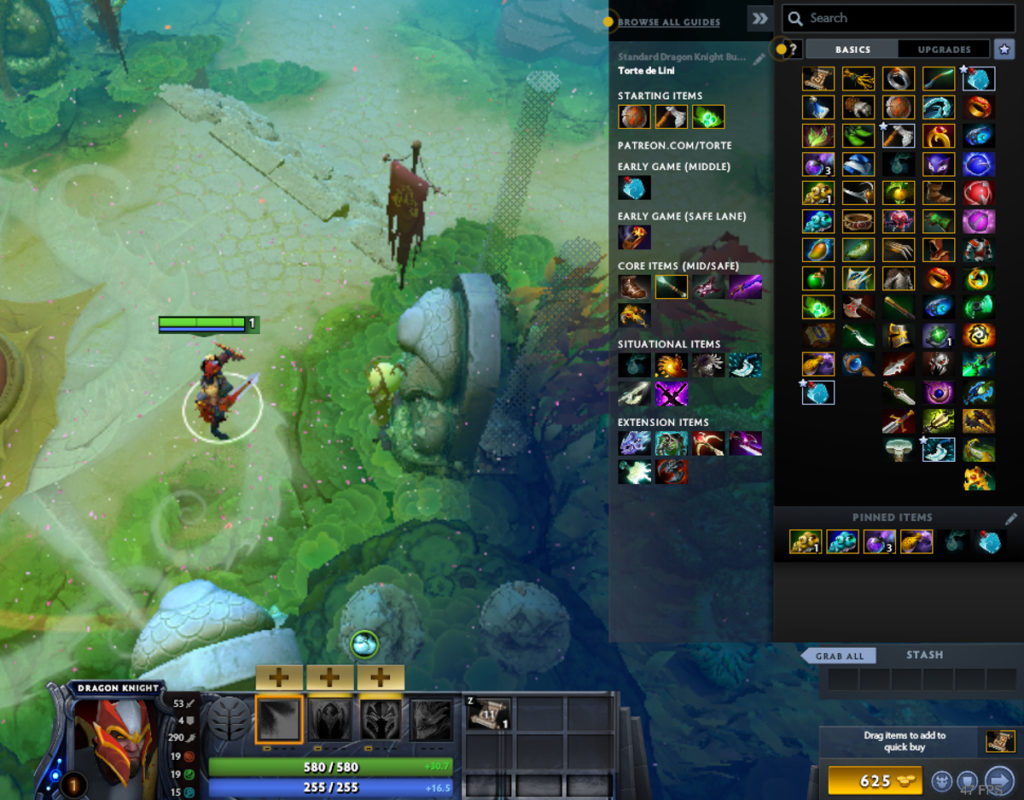Edit the pinned items with pencil icon

point(1011,518)
